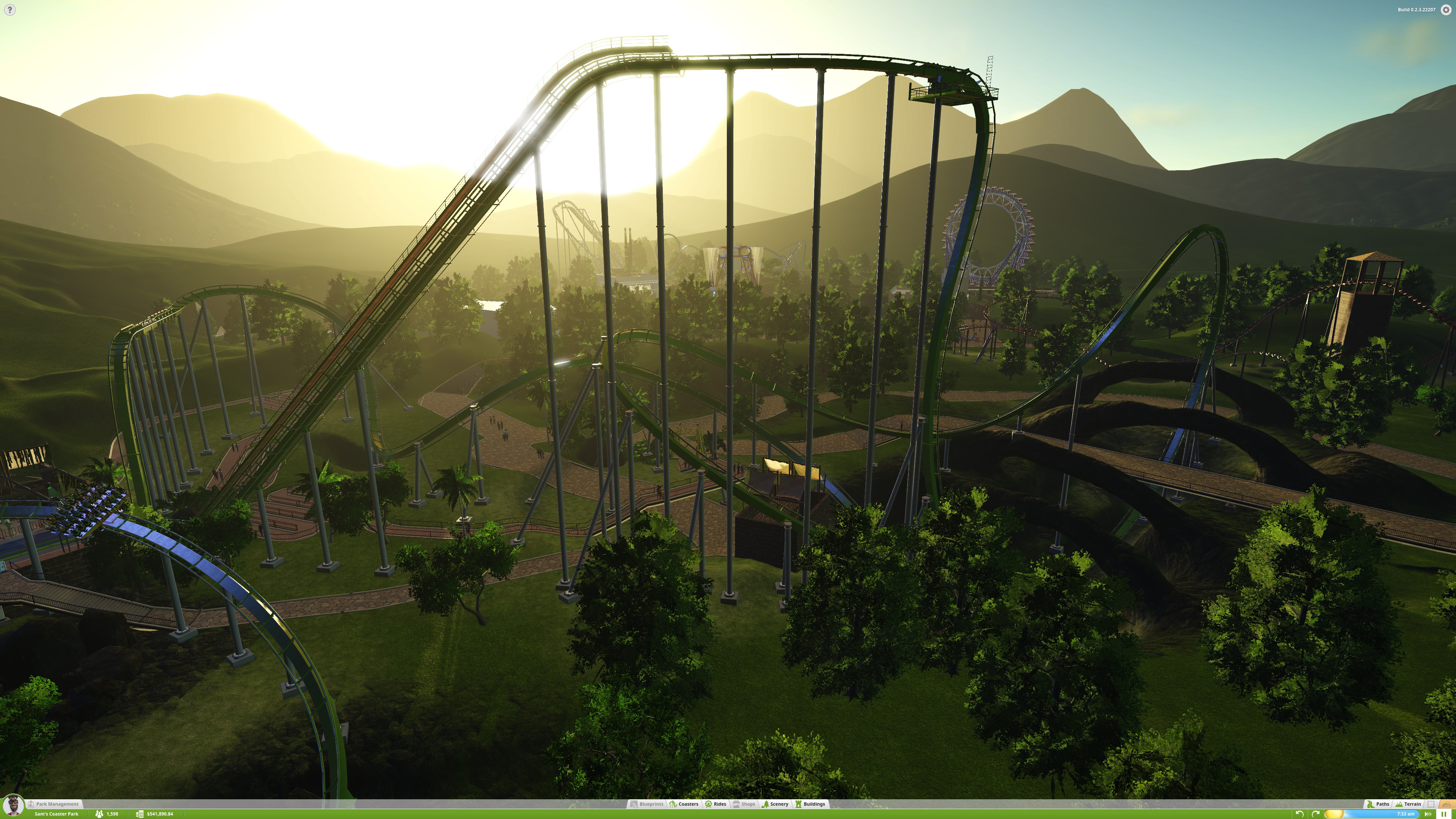This screenshot has height=819, width=1456.
Task: Undo the last action
Action: point(1299,814)
